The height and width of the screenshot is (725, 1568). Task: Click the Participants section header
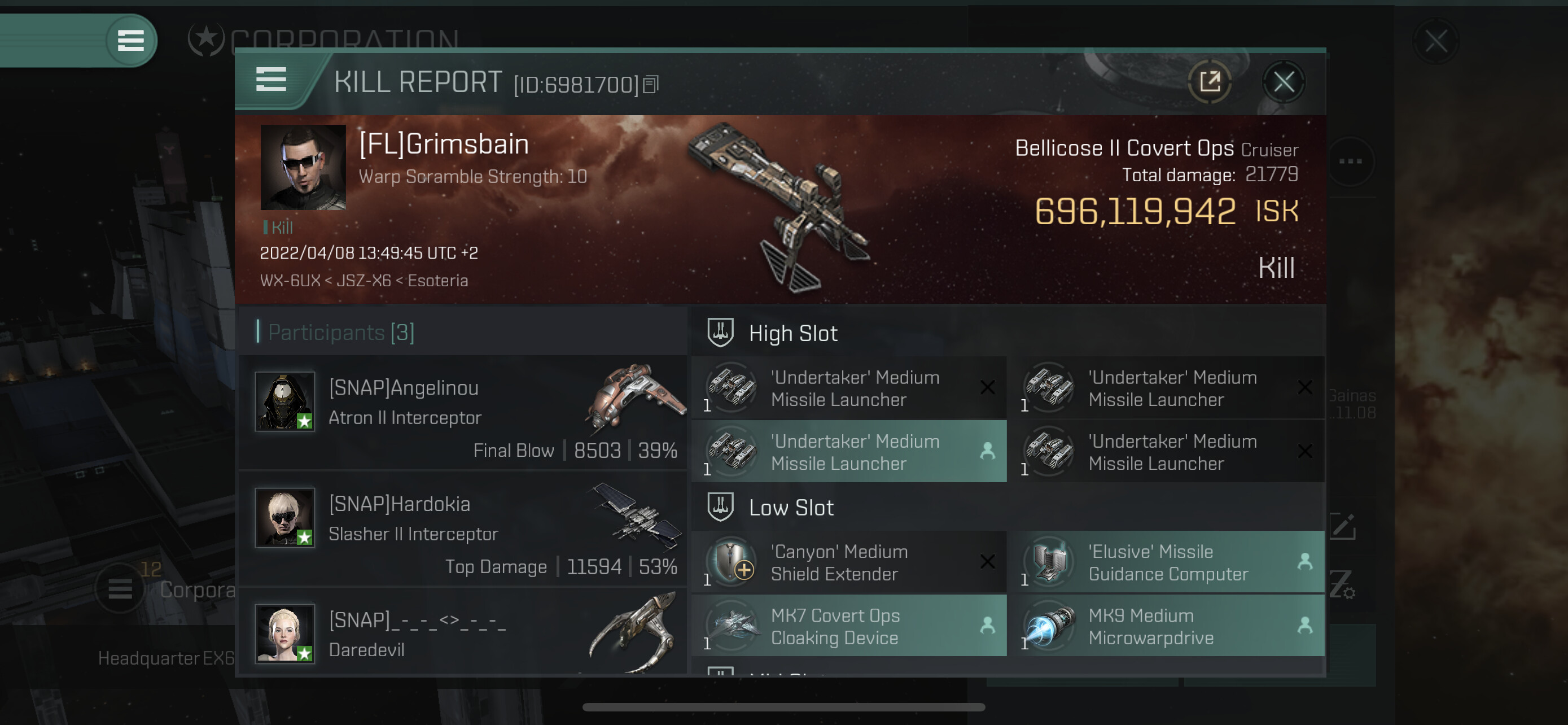click(341, 333)
